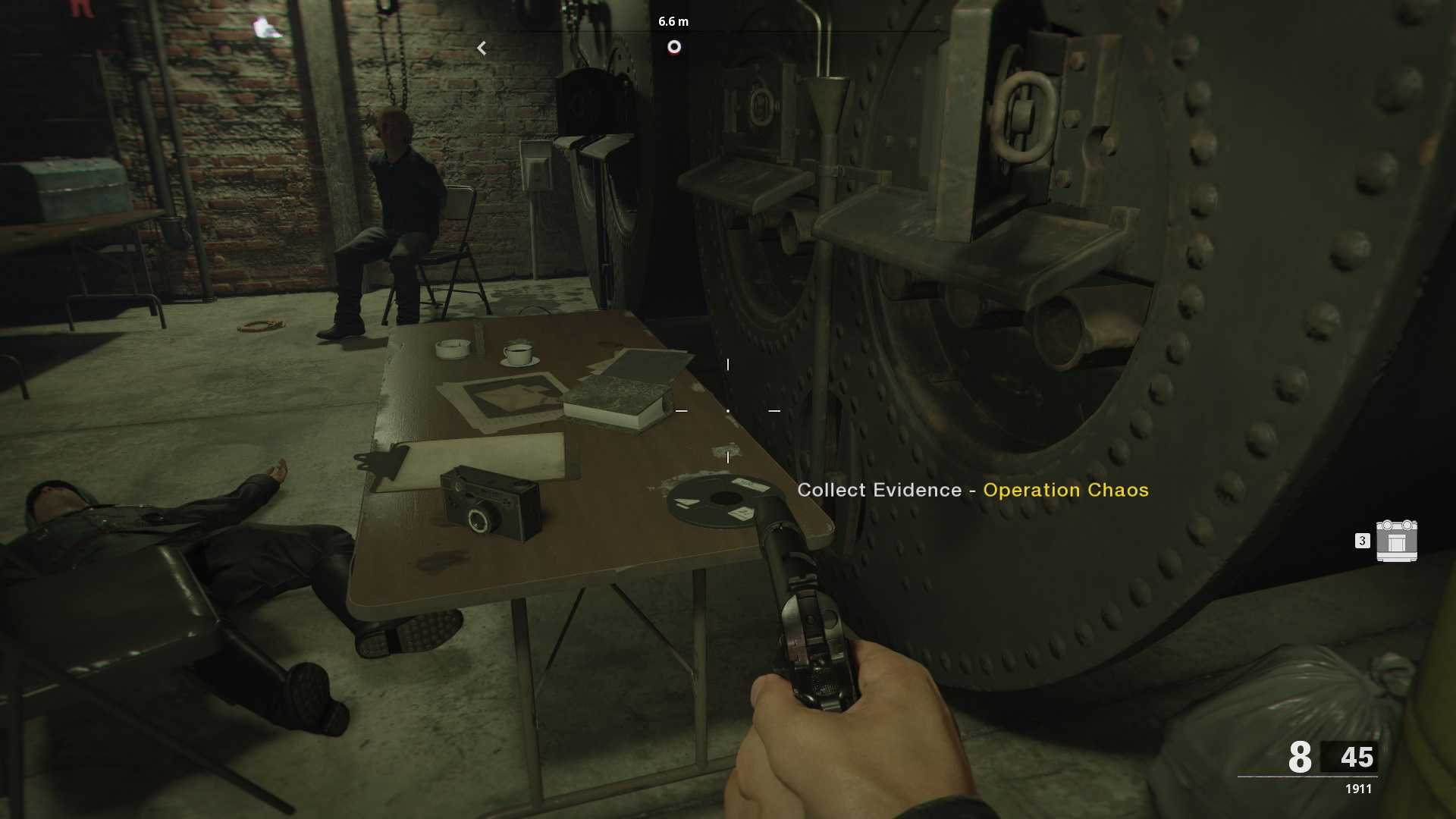Click the left arrow on the compass bar
Viewport: 1456px width, 819px height.
pos(482,49)
